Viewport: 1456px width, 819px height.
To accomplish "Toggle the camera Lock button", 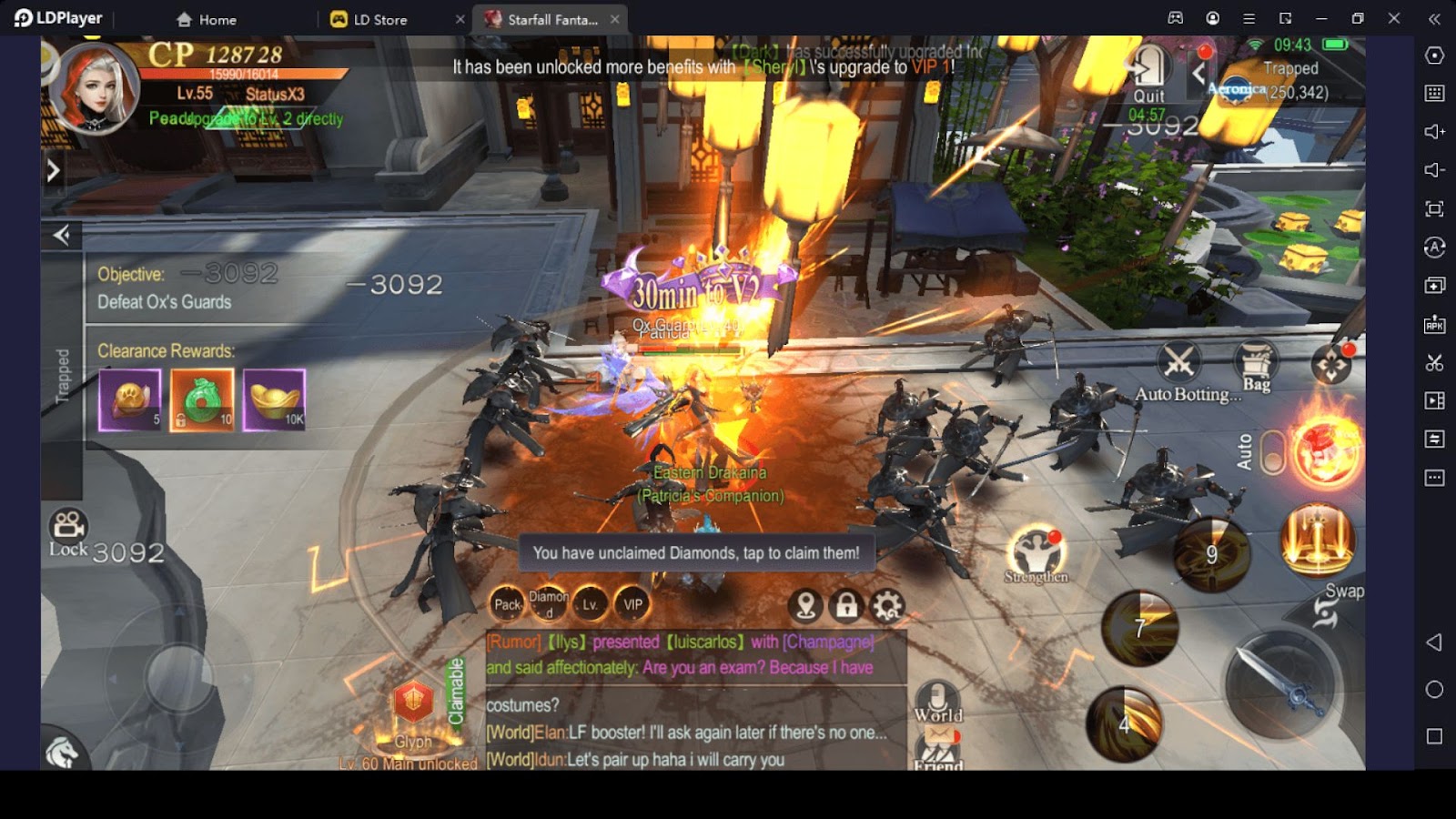I will (x=68, y=532).
